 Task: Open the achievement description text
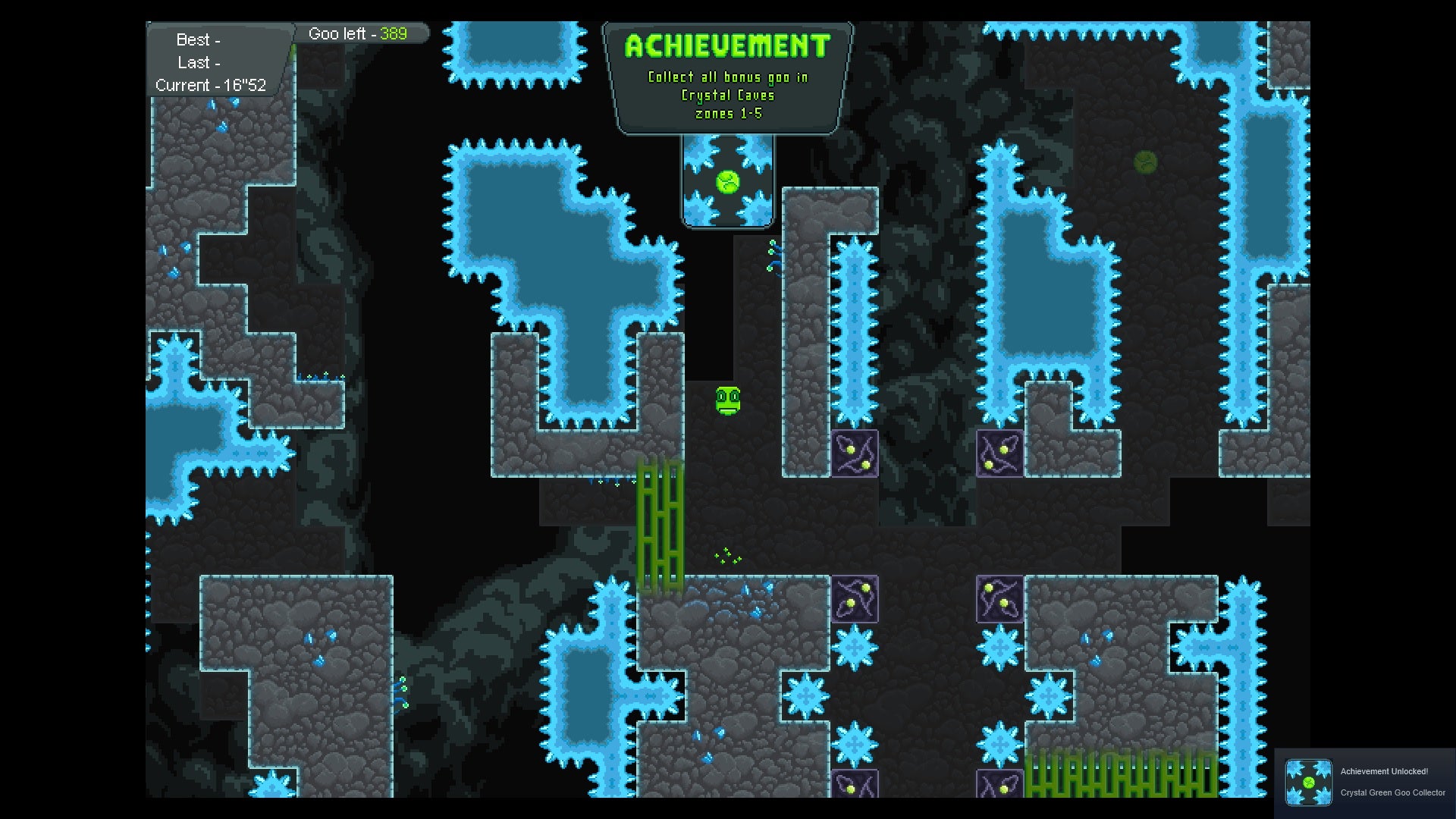pos(726,95)
